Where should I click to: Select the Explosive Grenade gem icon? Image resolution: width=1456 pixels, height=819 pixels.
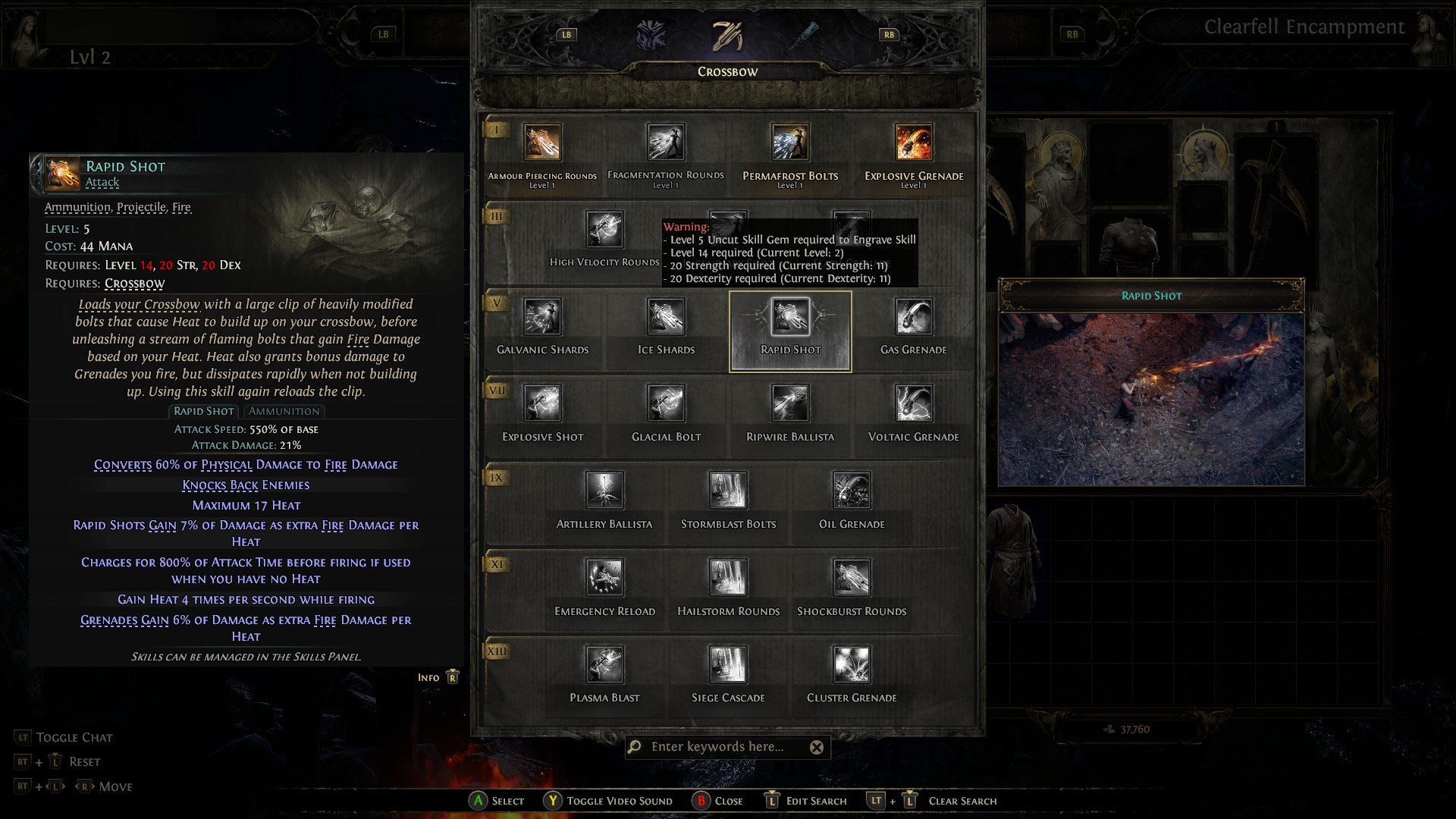click(912, 142)
